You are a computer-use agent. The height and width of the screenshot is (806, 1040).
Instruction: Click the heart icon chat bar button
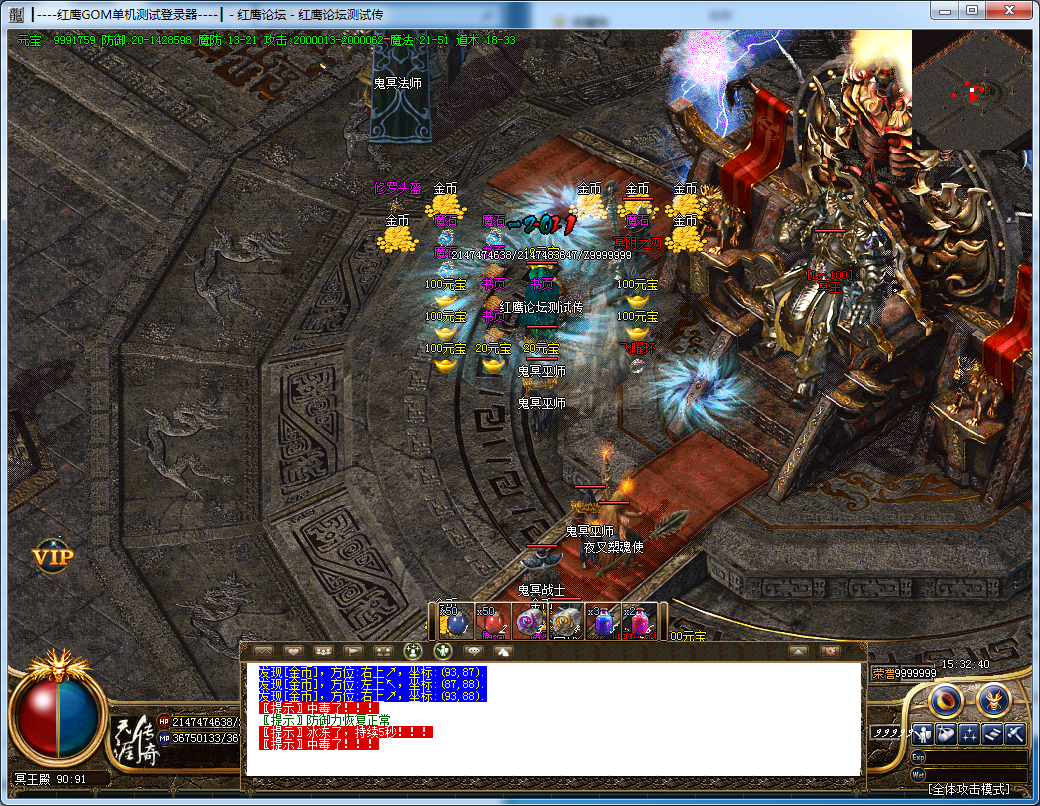pos(293,651)
